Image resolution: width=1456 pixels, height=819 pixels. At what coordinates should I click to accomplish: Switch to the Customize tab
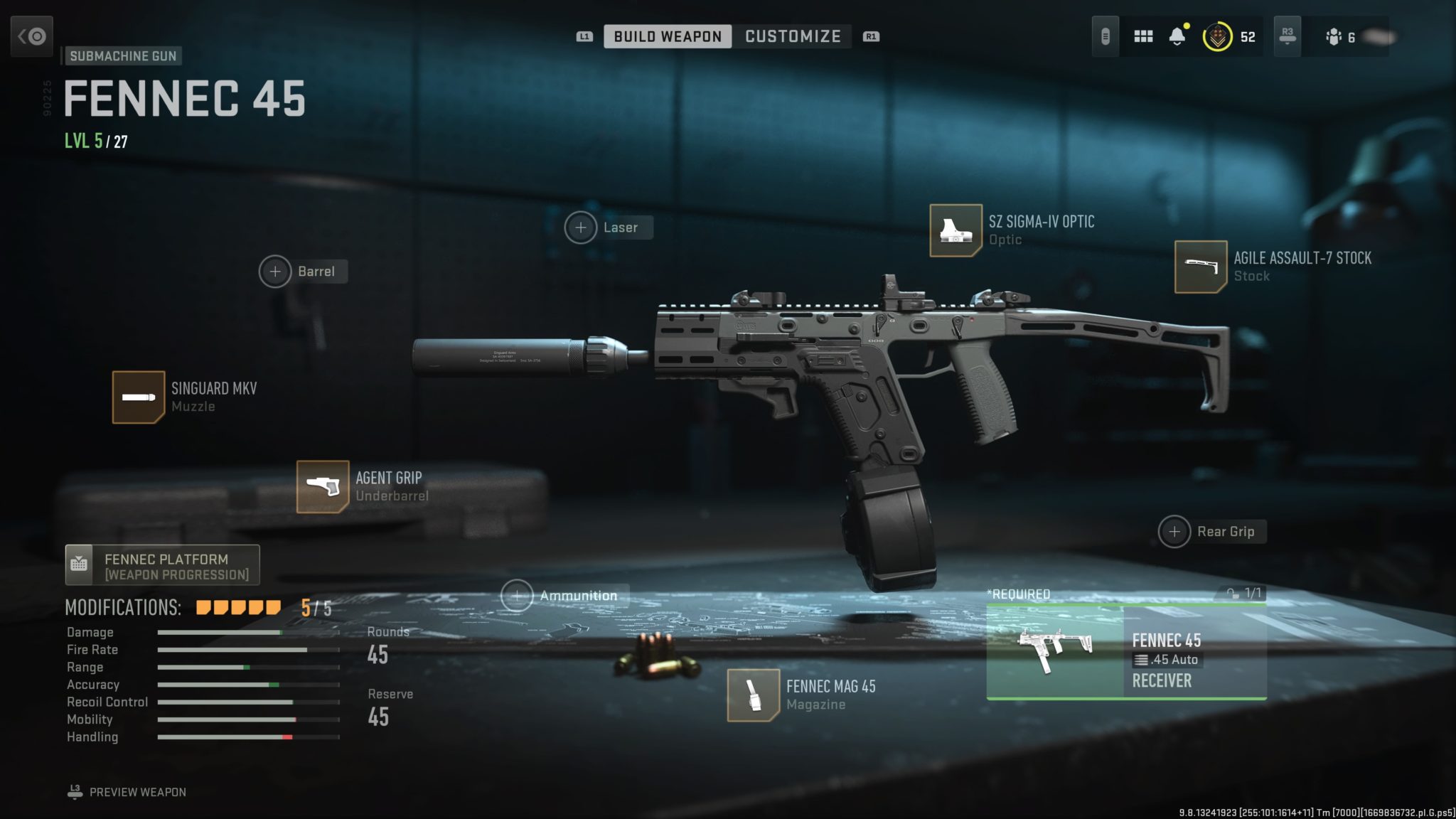(792, 36)
